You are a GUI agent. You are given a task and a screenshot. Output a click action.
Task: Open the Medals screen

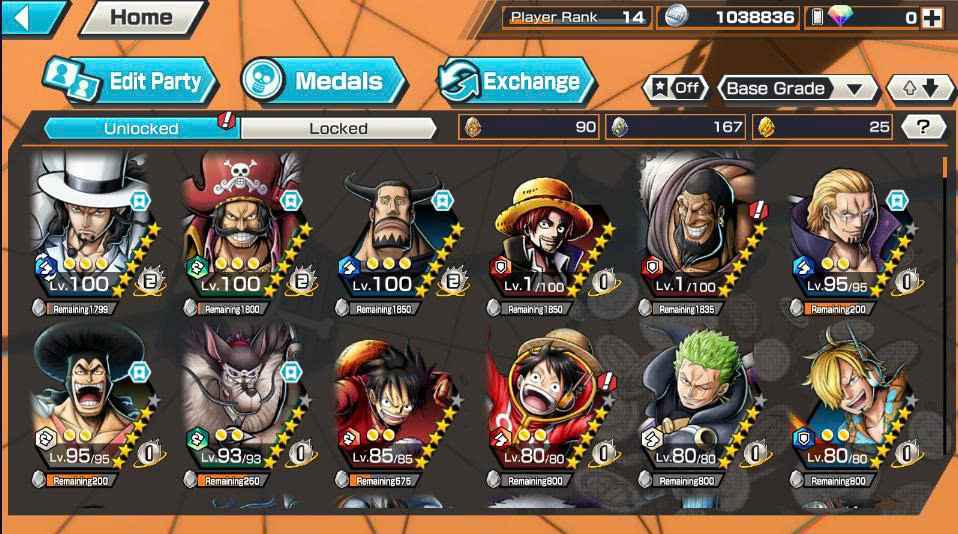[323, 81]
